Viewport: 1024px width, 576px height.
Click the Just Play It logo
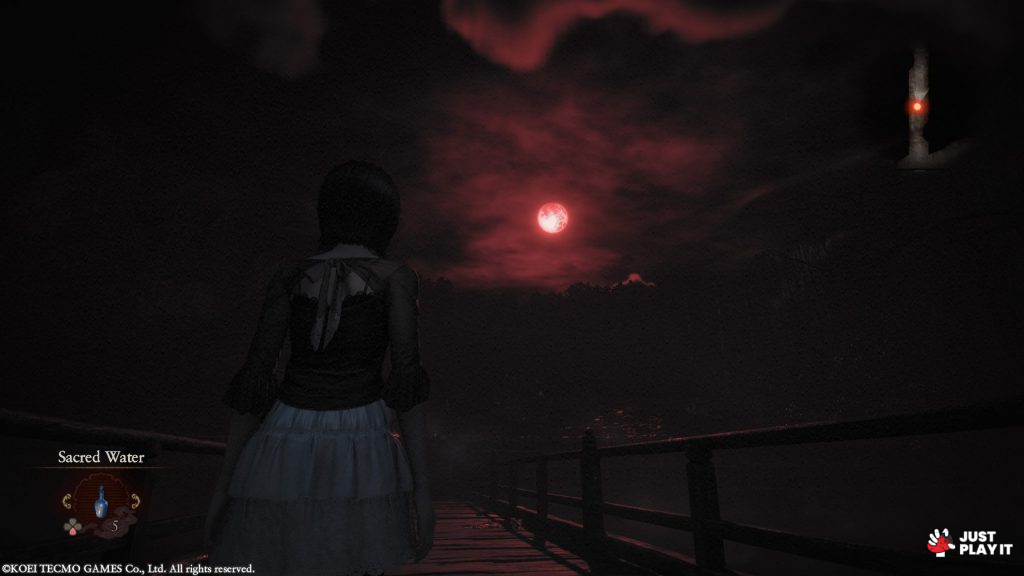point(970,543)
